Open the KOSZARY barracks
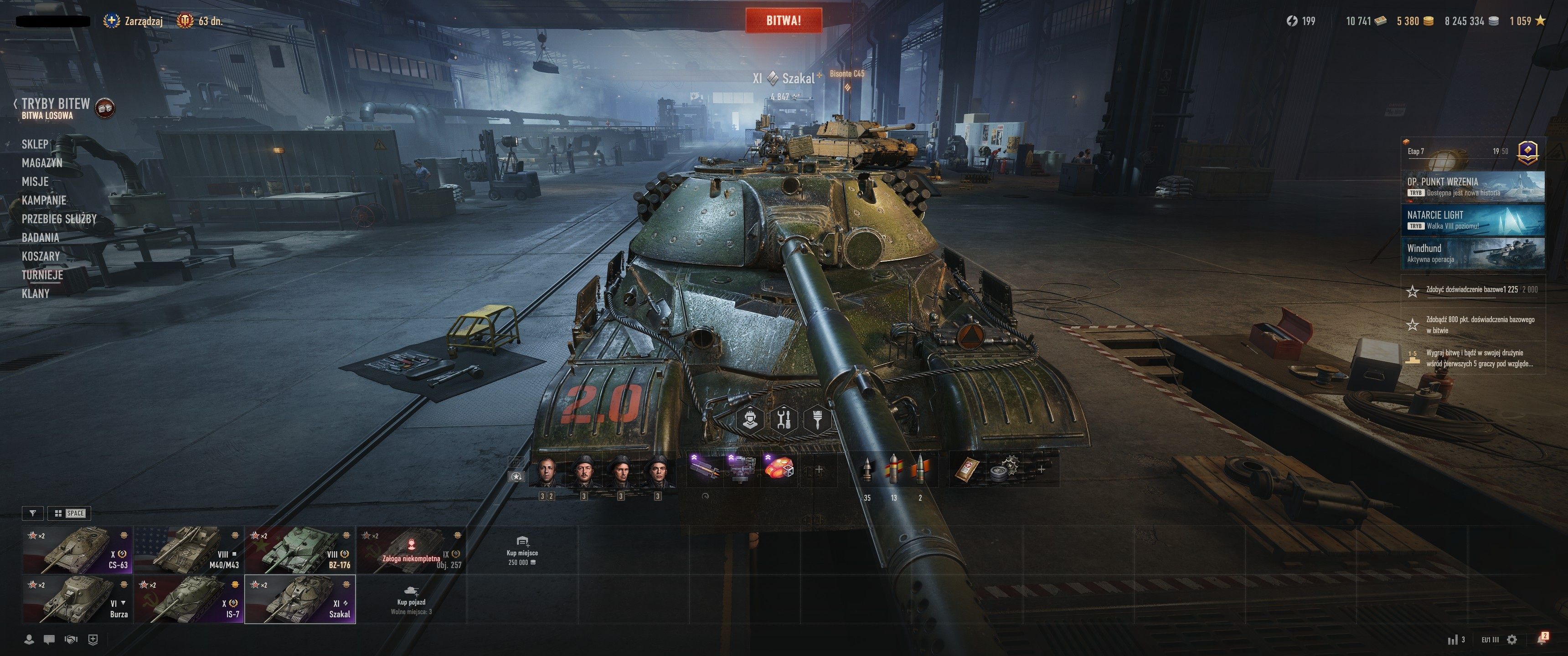This screenshot has height=656, width=1568. [41, 256]
